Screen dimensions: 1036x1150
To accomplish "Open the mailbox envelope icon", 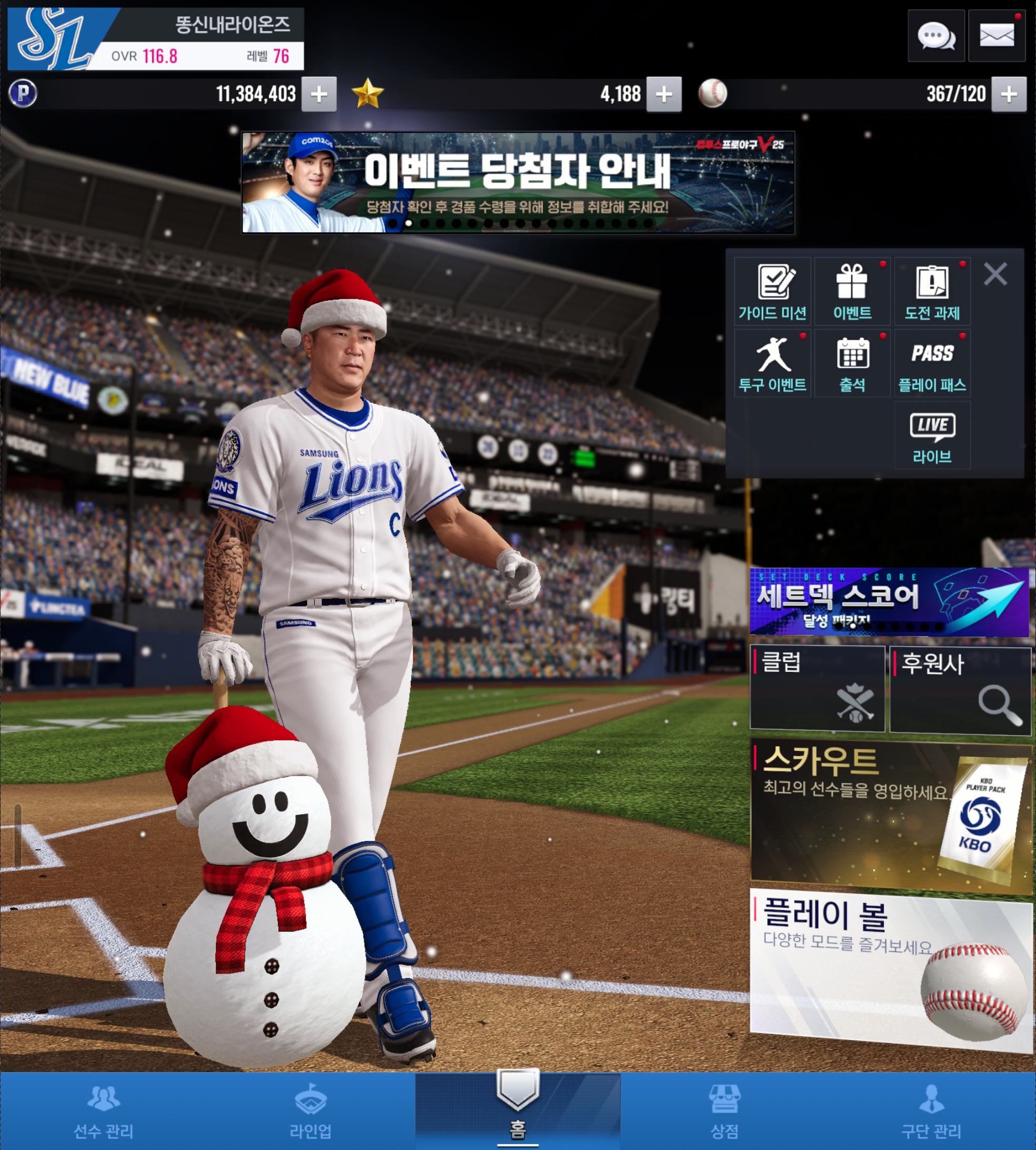I will point(996,36).
